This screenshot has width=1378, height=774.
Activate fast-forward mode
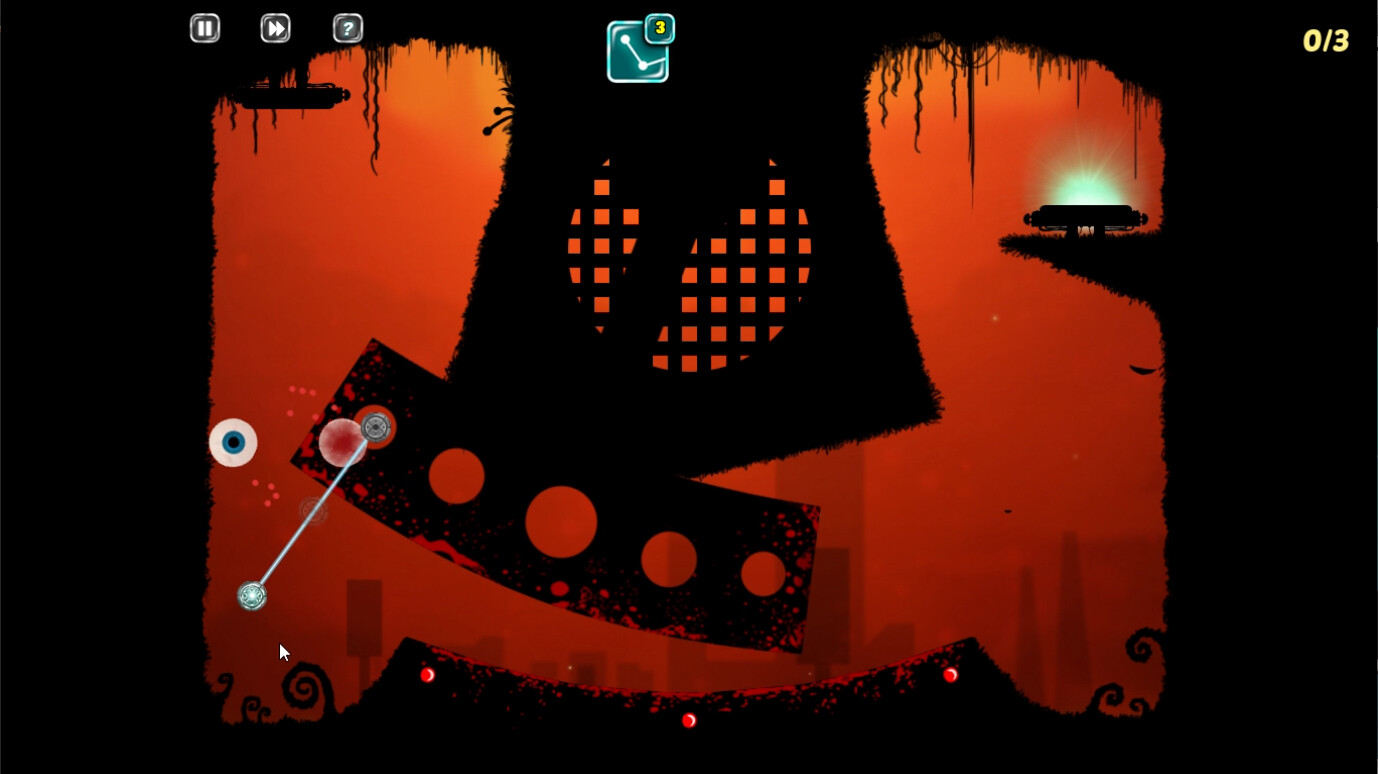click(275, 28)
